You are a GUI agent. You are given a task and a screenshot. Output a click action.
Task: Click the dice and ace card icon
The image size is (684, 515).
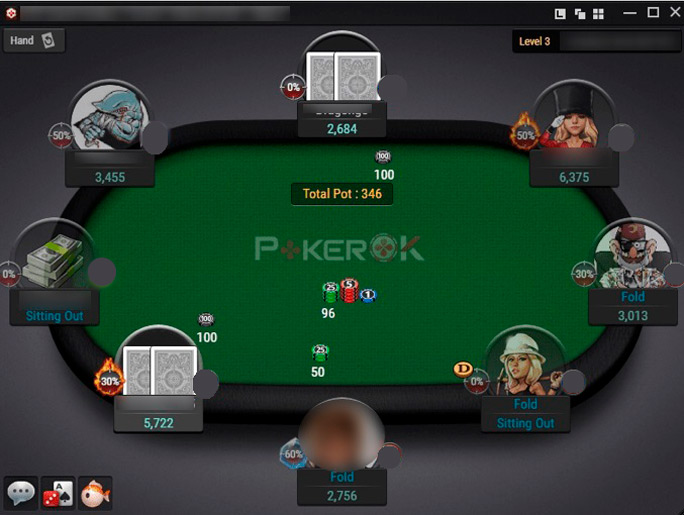point(57,492)
